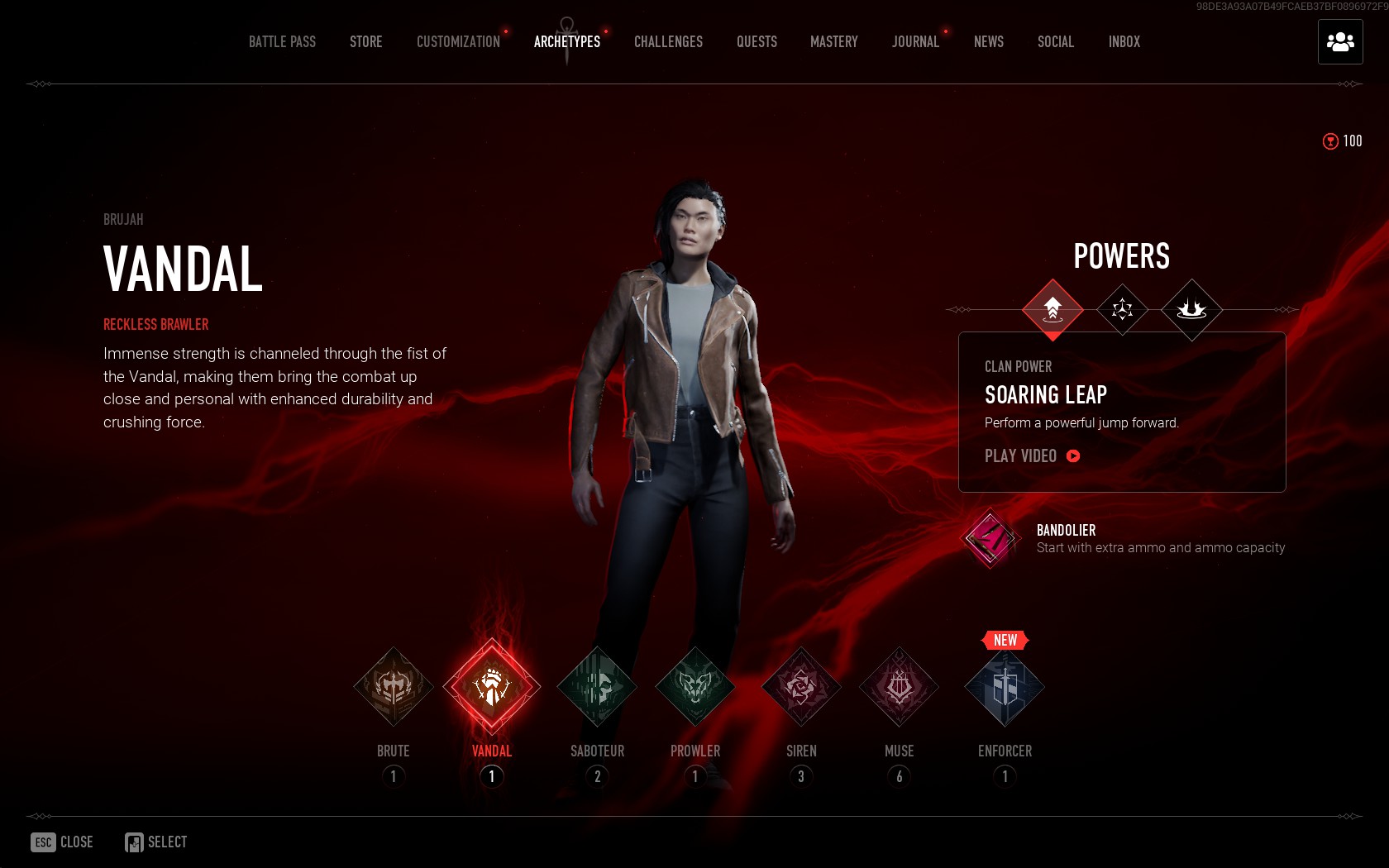Open the friends group panel icon
Screen dimensions: 1389x868
[x=1339, y=42]
